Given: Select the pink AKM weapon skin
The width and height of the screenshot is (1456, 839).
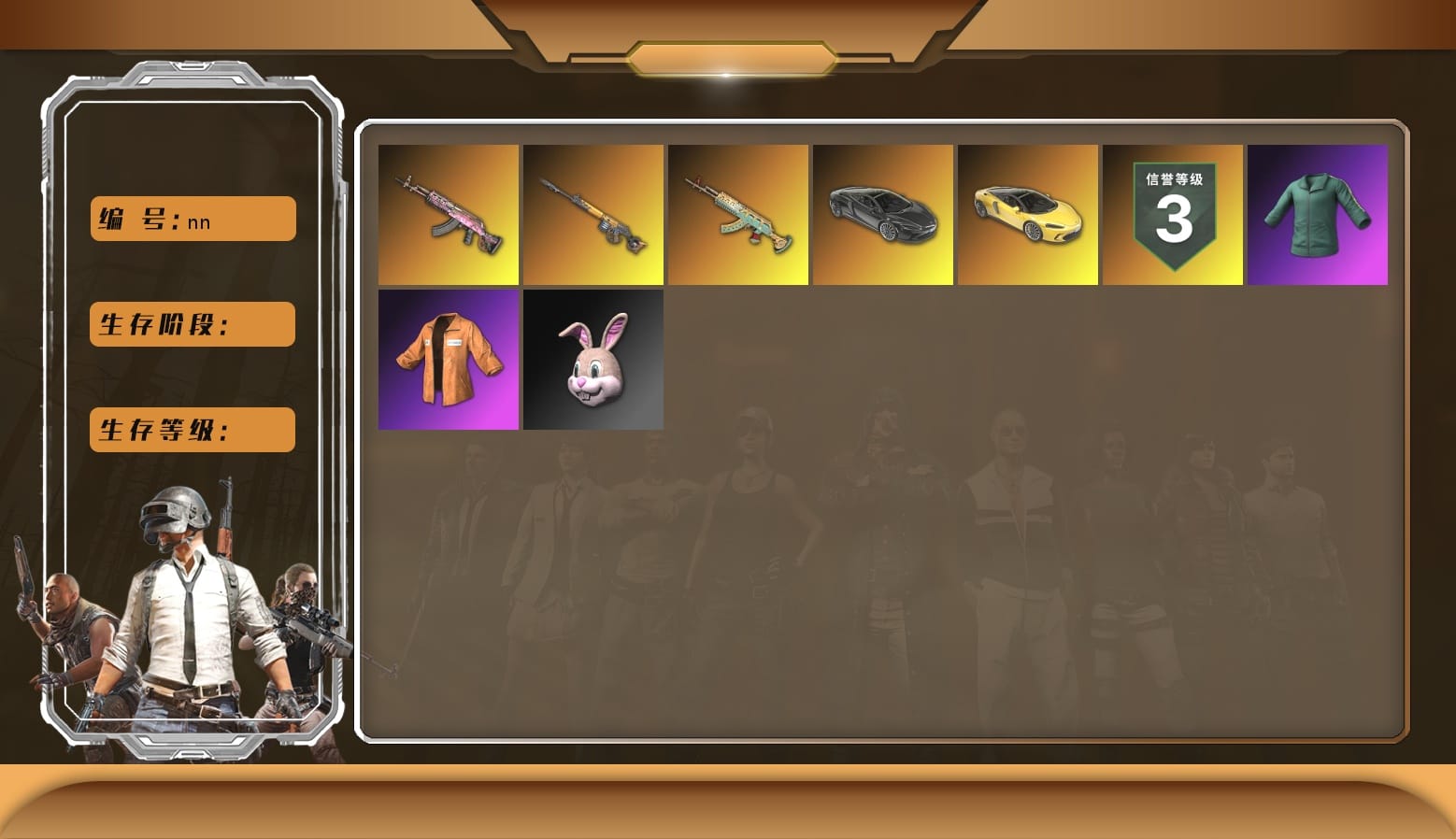Looking at the screenshot, I should (x=447, y=214).
